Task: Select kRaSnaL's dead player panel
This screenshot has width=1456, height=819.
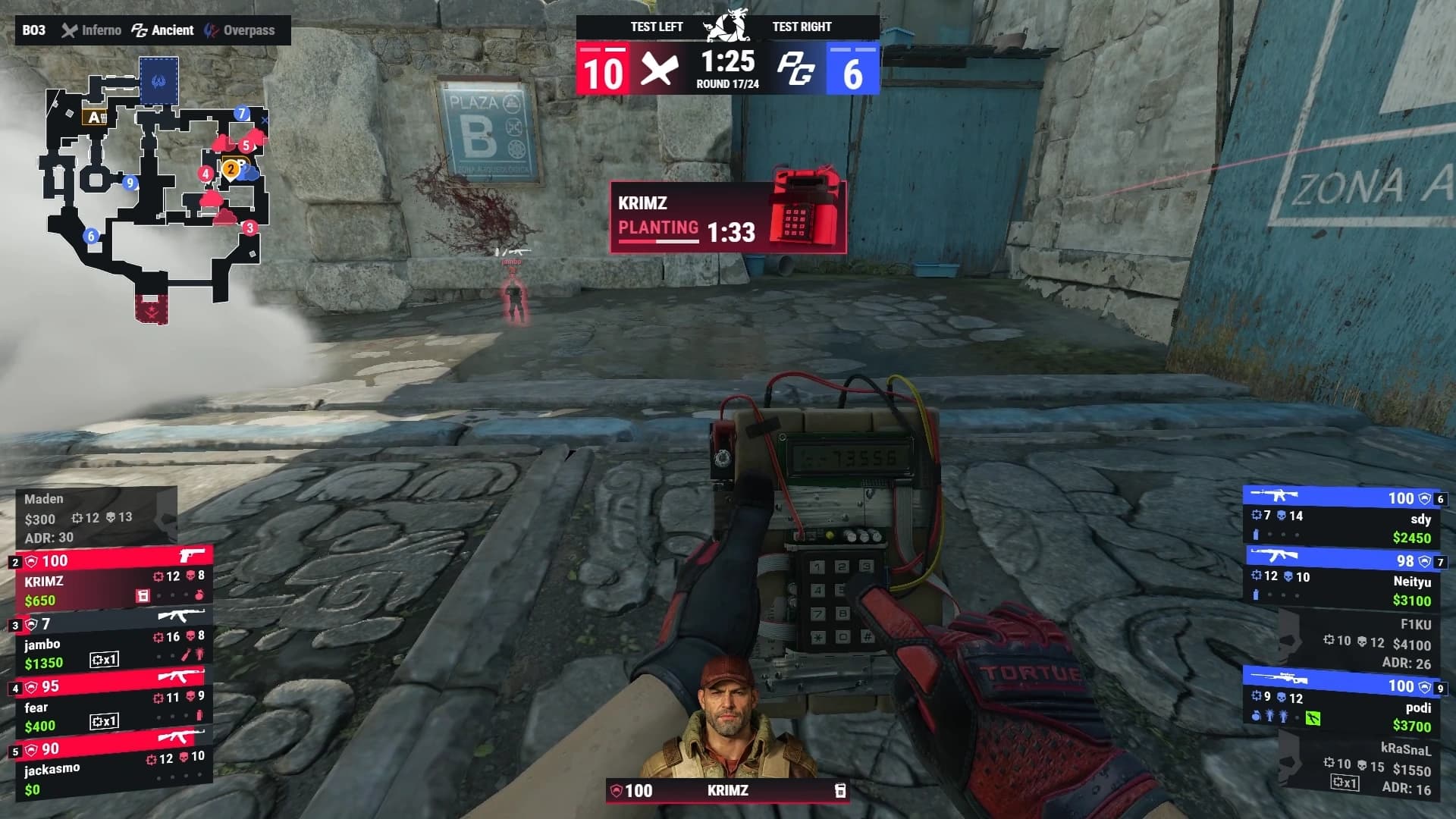Action: 1357,768
